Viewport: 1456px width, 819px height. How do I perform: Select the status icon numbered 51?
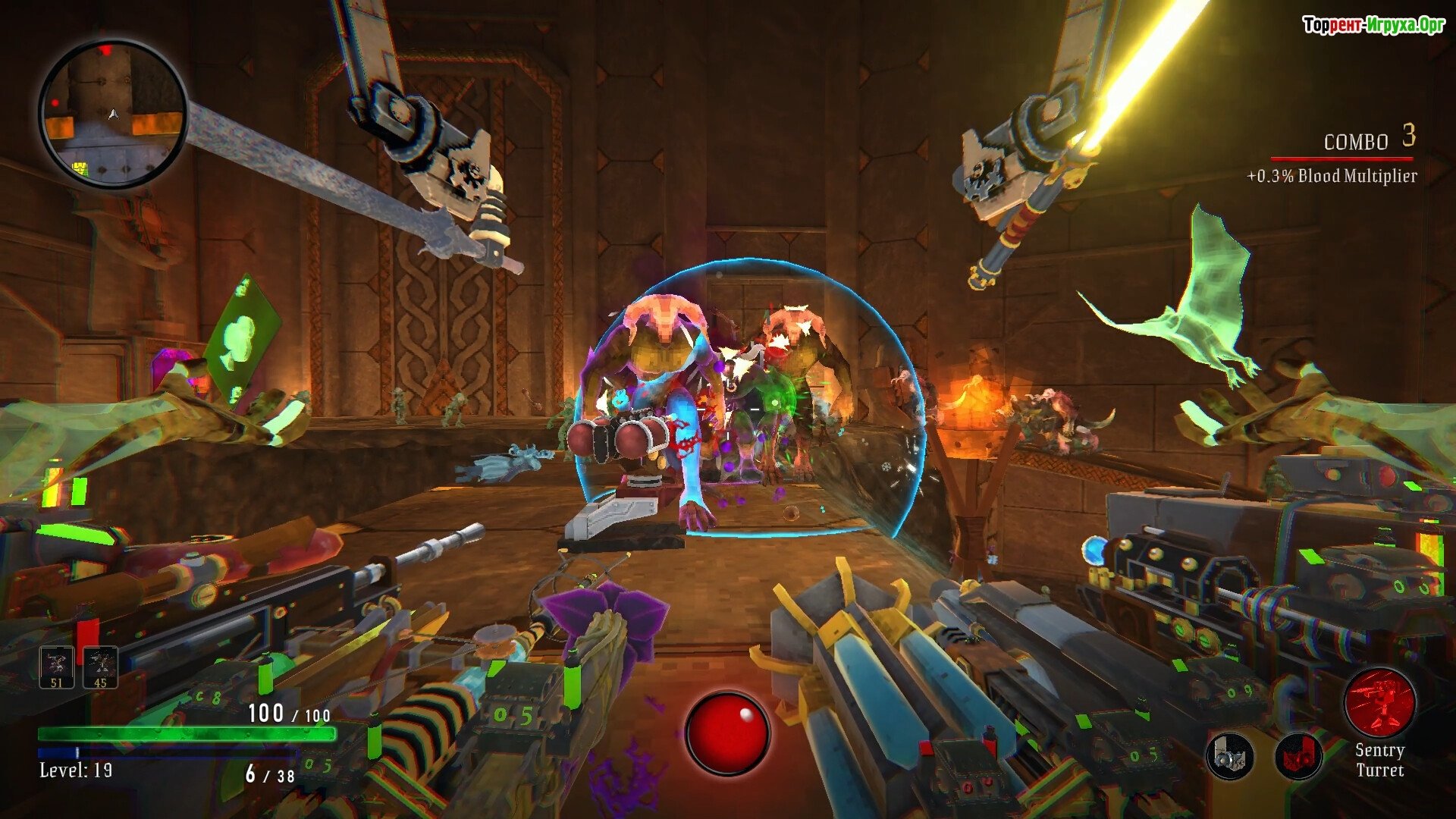pyautogui.click(x=57, y=667)
